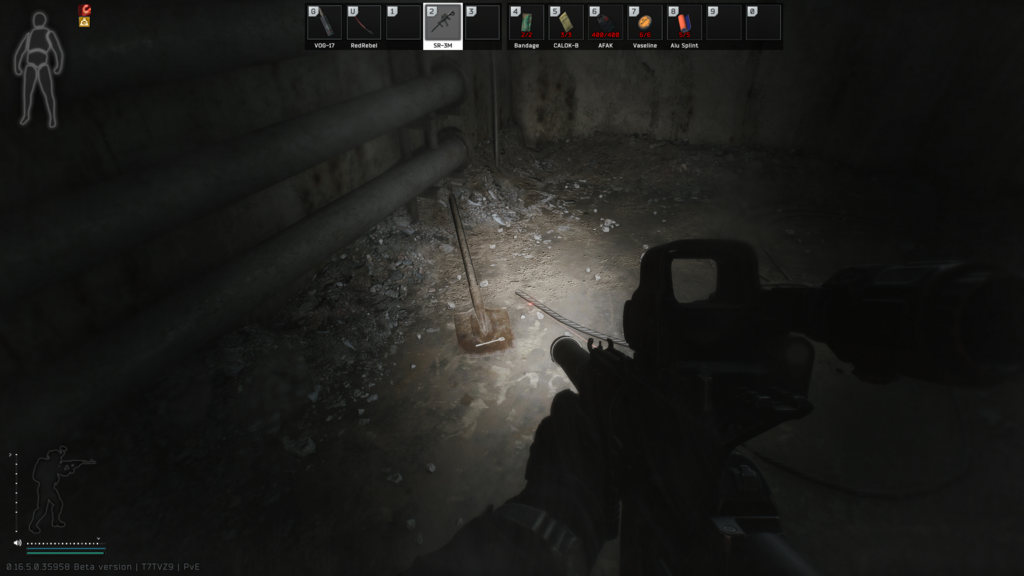Use the Bandage in the quick bar
The width and height of the screenshot is (1024, 576).
(x=526, y=23)
